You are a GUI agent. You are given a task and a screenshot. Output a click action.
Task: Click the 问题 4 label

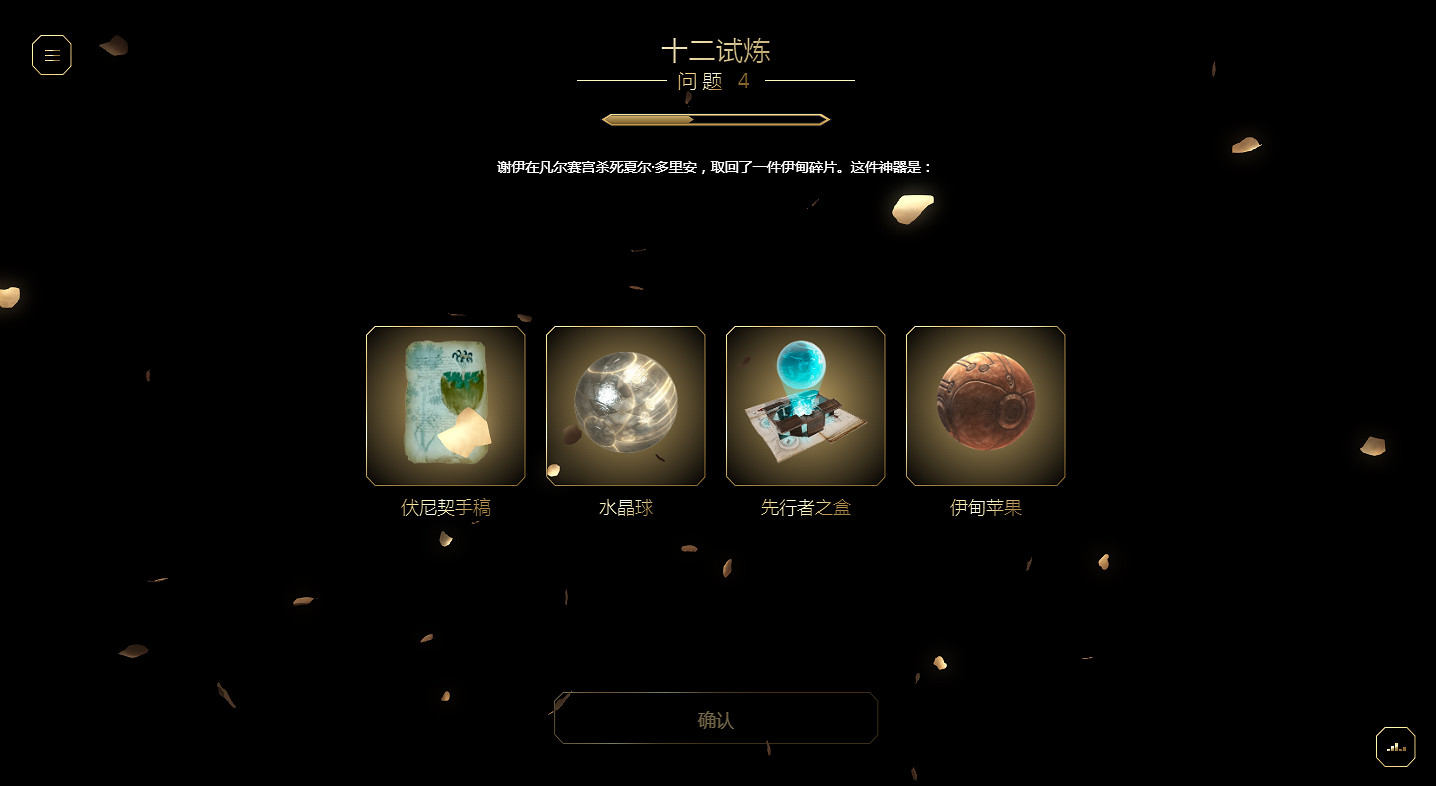tap(715, 82)
